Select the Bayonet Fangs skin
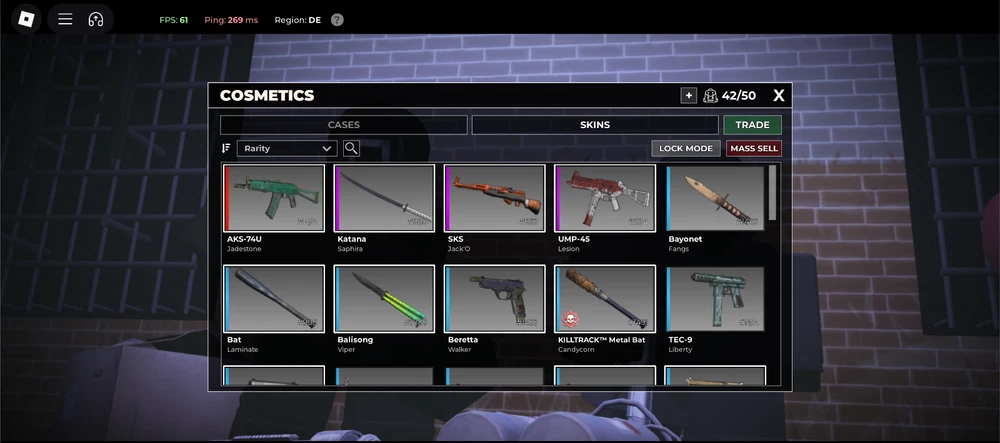 715,198
